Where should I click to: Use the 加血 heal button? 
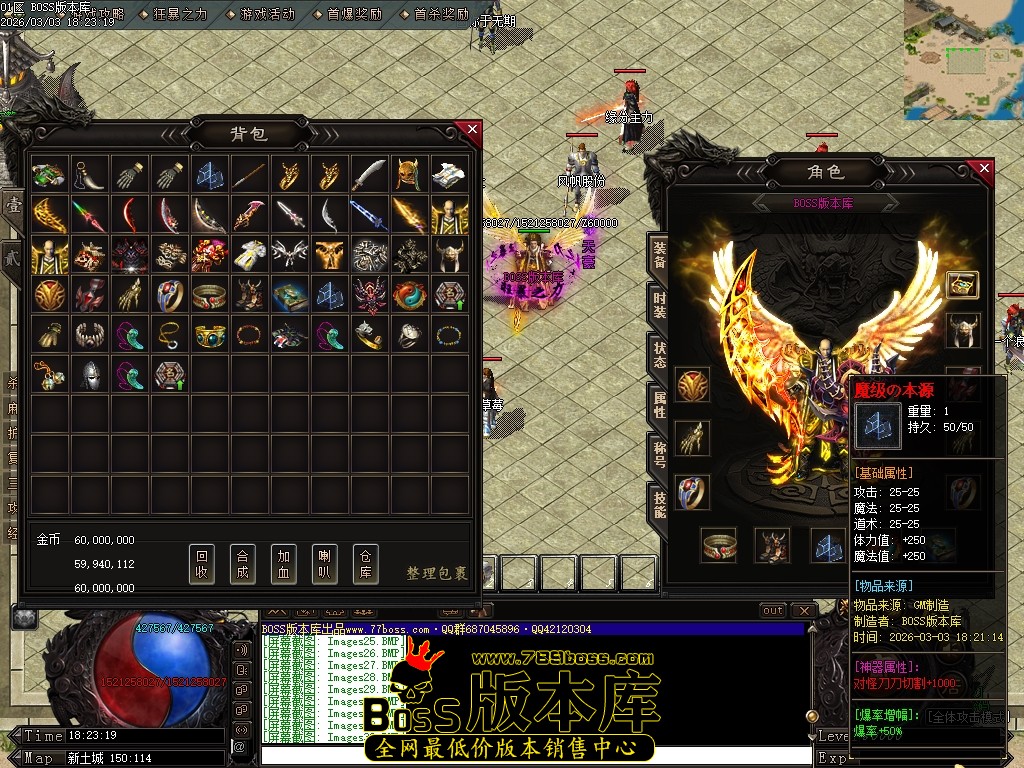(x=284, y=564)
